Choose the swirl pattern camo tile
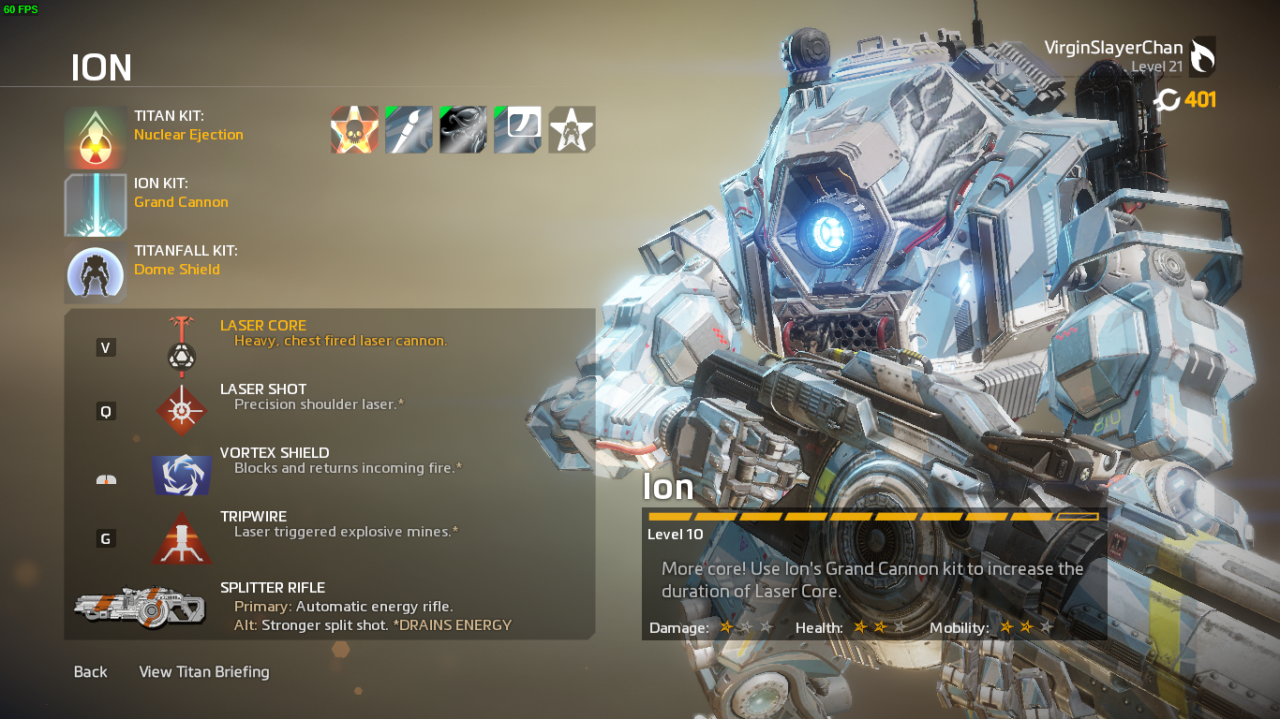 coord(463,130)
